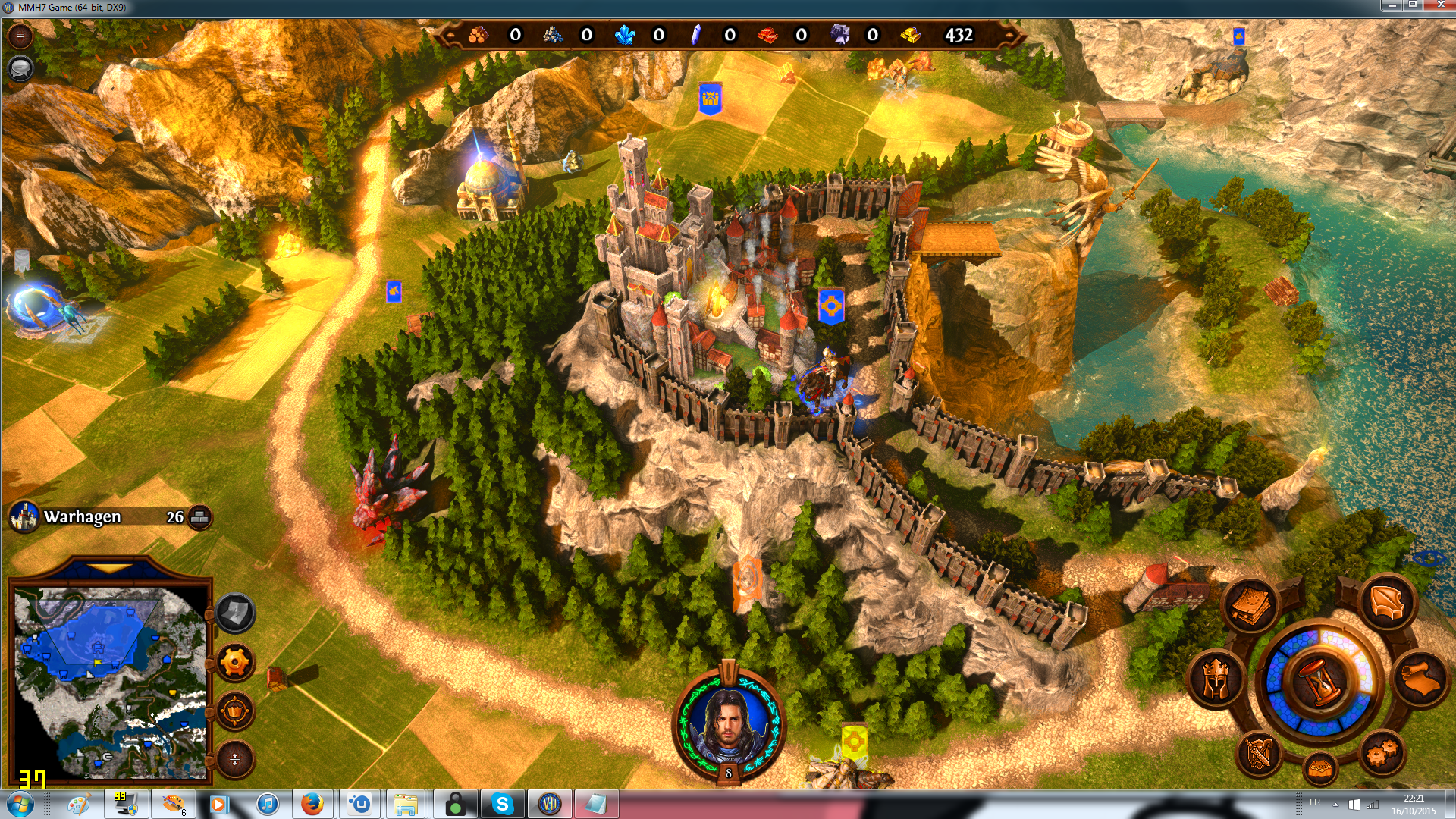Collapse the minimap using the gold arrow
Viewport: 1456px width, 819px height.
109,568
